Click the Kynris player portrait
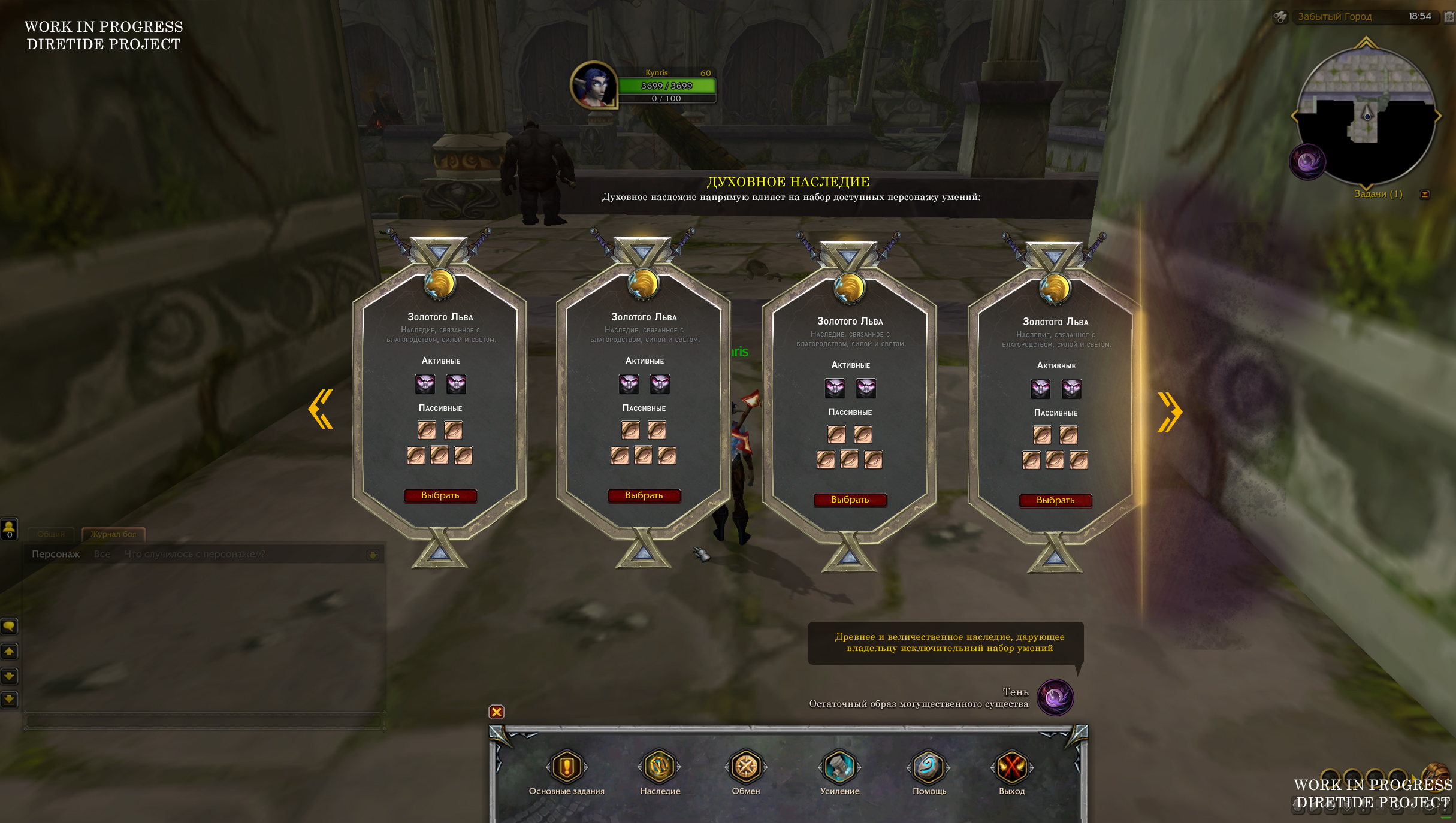Viewport: 1456px width, 823px height. [593, 85]
